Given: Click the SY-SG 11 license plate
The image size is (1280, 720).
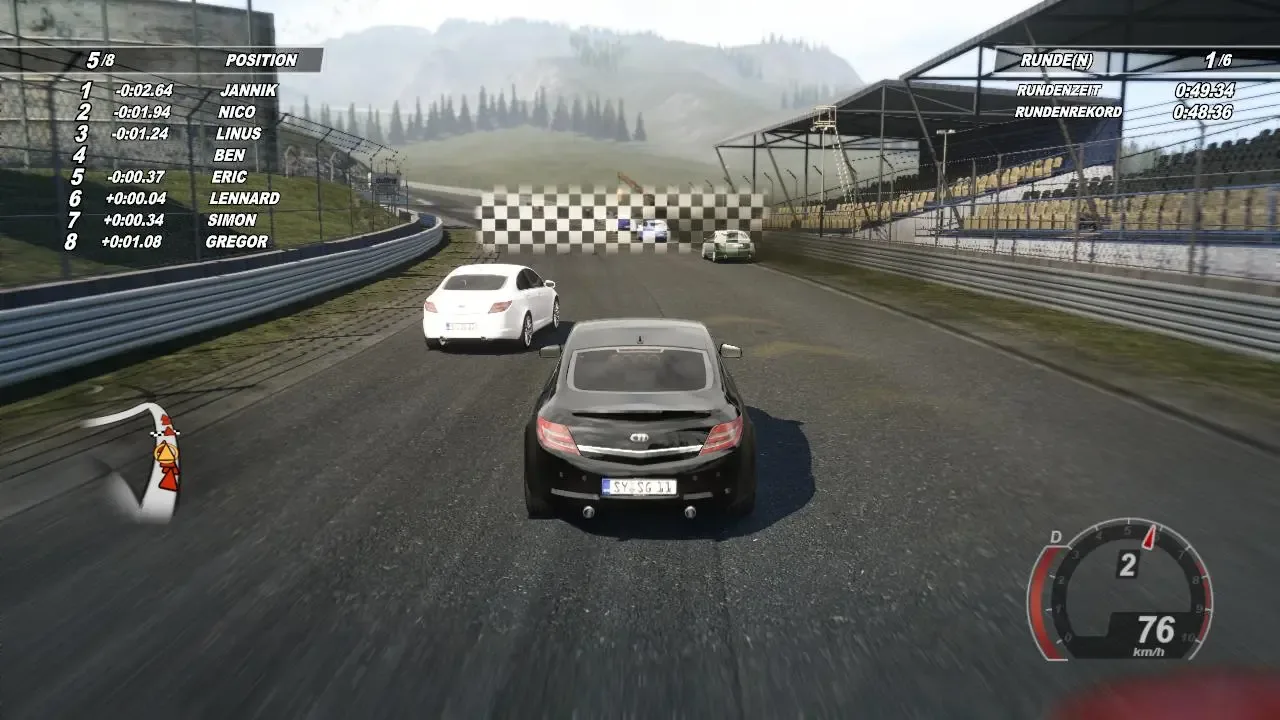Looking at the screenshot, I should coord(637,487).
